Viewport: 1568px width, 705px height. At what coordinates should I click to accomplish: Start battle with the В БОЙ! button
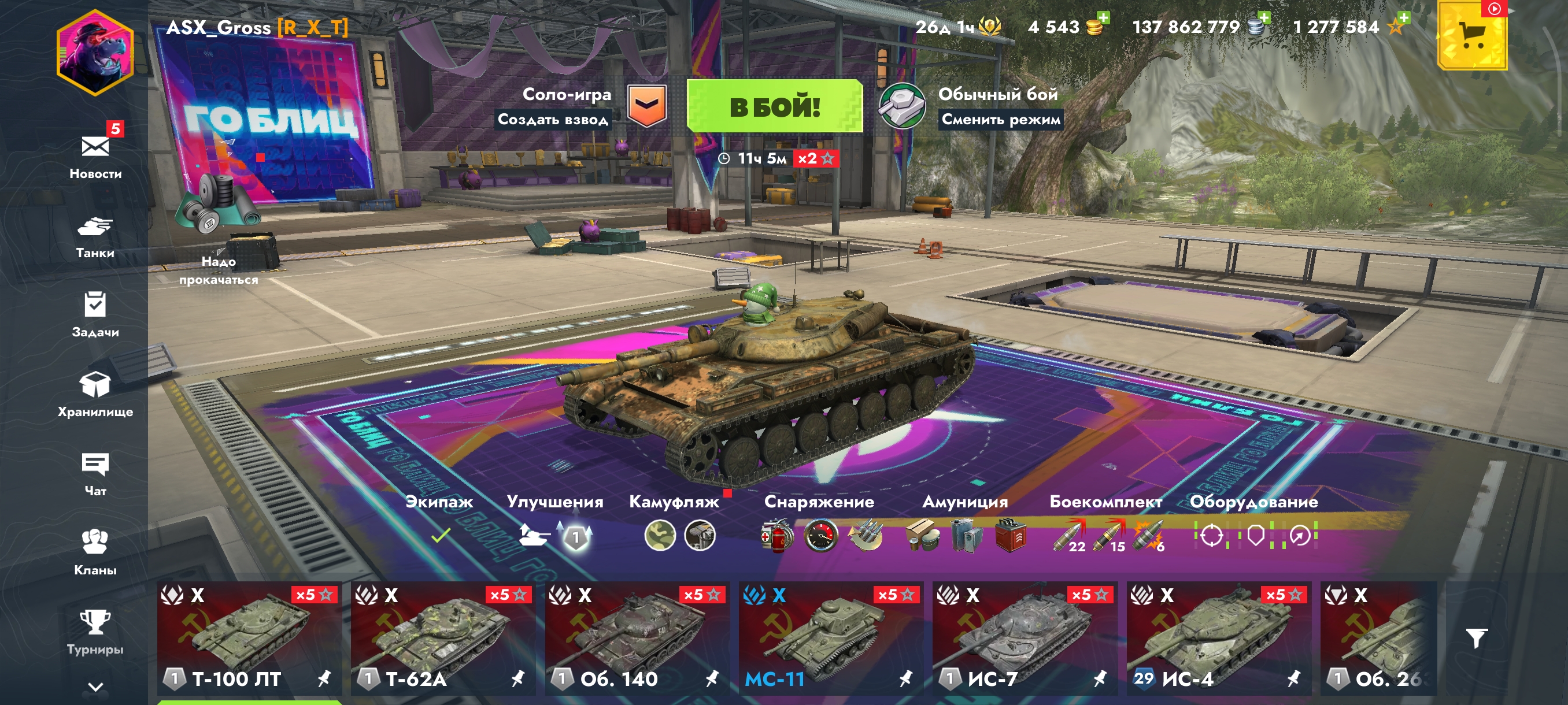click(x=774, y=106)
